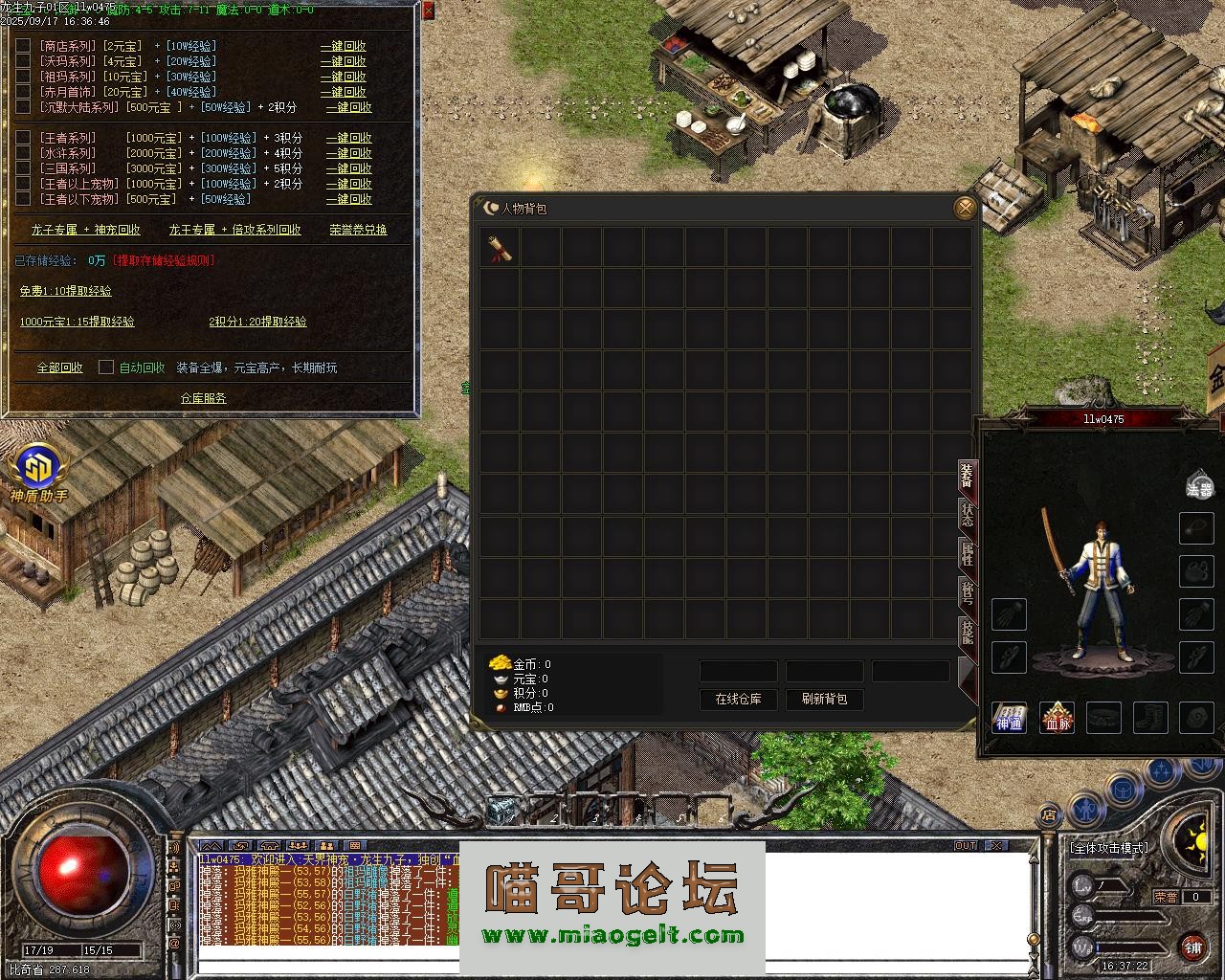Switch to the 状态 status tab

point(968,515)
